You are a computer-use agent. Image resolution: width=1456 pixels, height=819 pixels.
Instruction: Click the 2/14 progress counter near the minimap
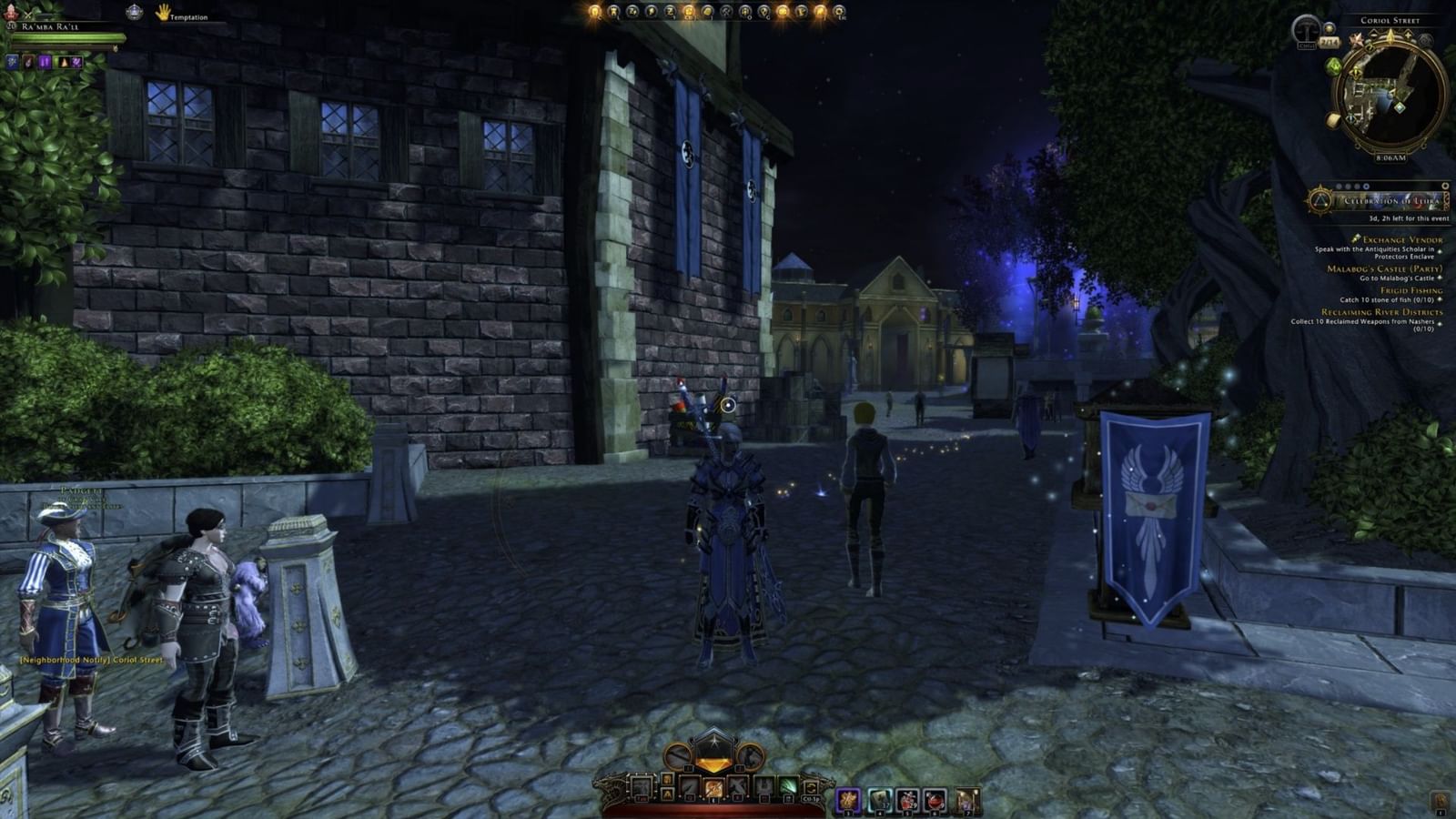[1330, 42]
